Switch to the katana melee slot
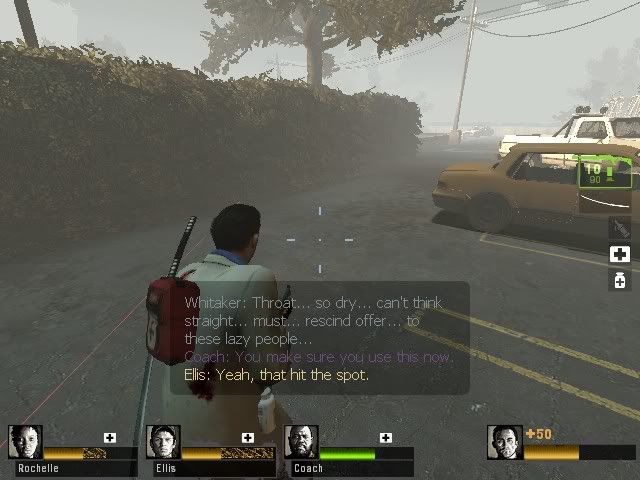The width and height of the screenshot is (640, 480). coord(619,228)
